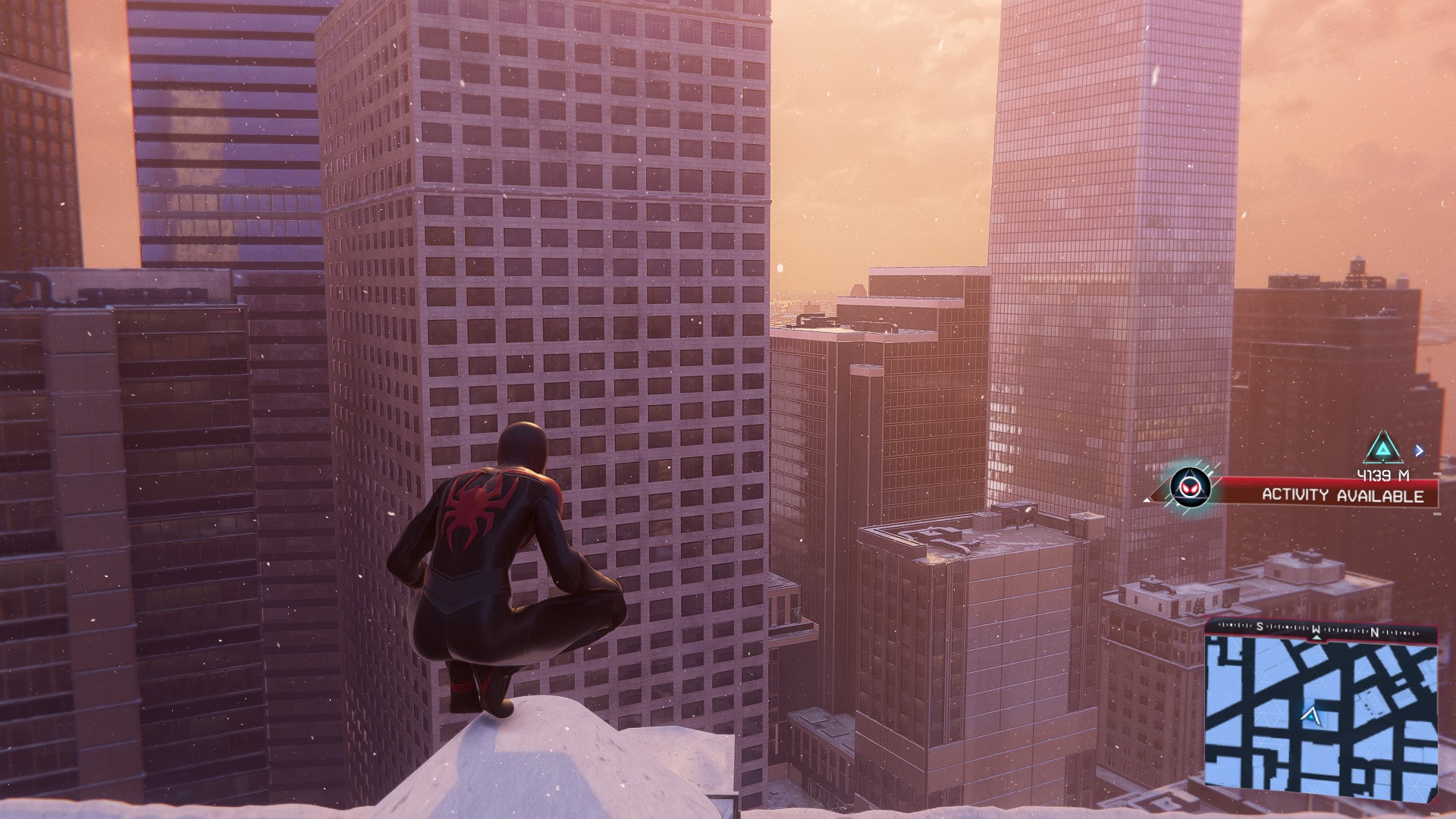This screenshot has height=819, width=1456.
Task: Select the compass strip above the minimap
Action: pyautogui.click(x=1320, y=629)
